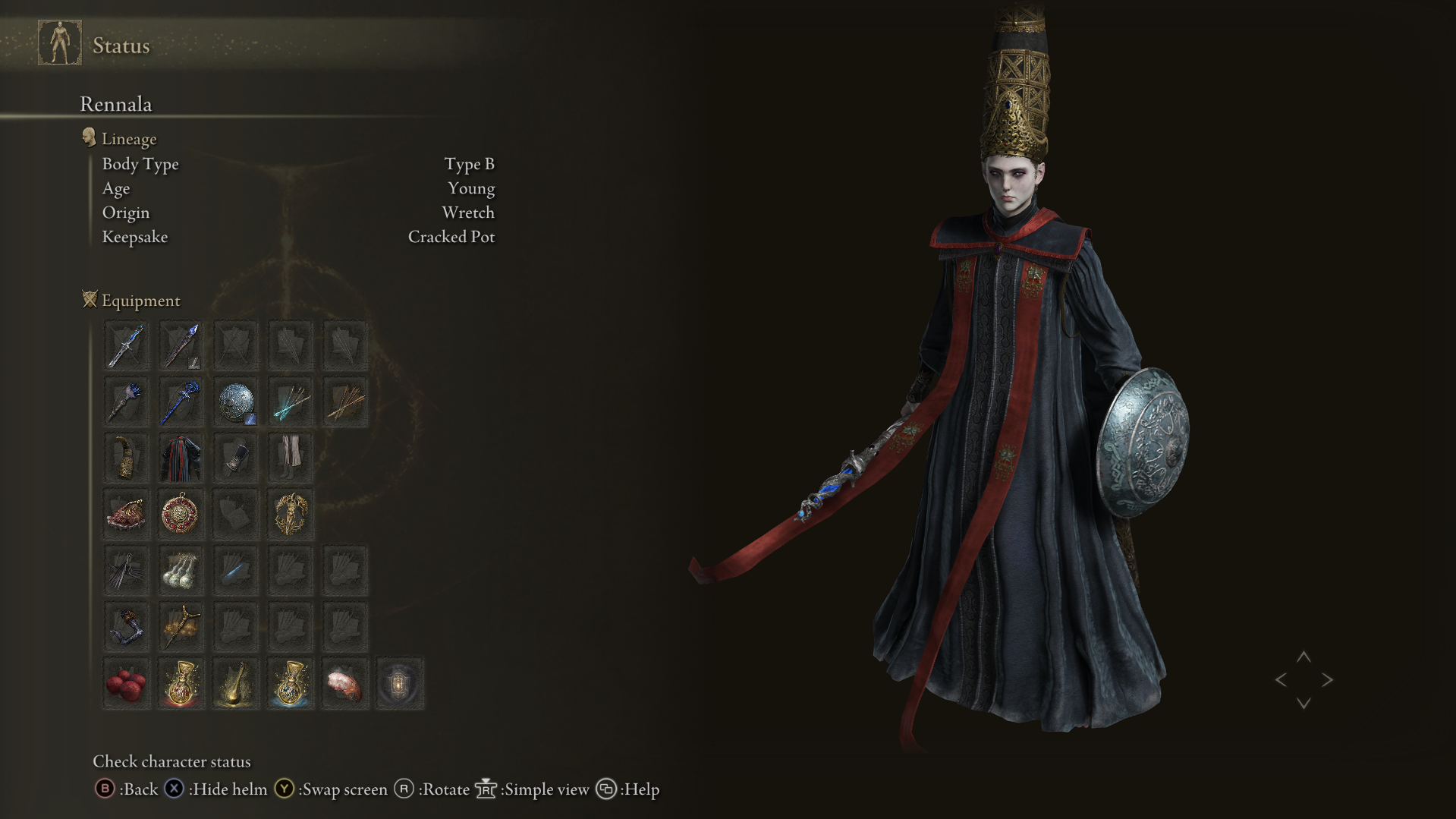1456x819 pixels.
Task: Open the glowing golden spoon item slot
Action: pos(236,684)
